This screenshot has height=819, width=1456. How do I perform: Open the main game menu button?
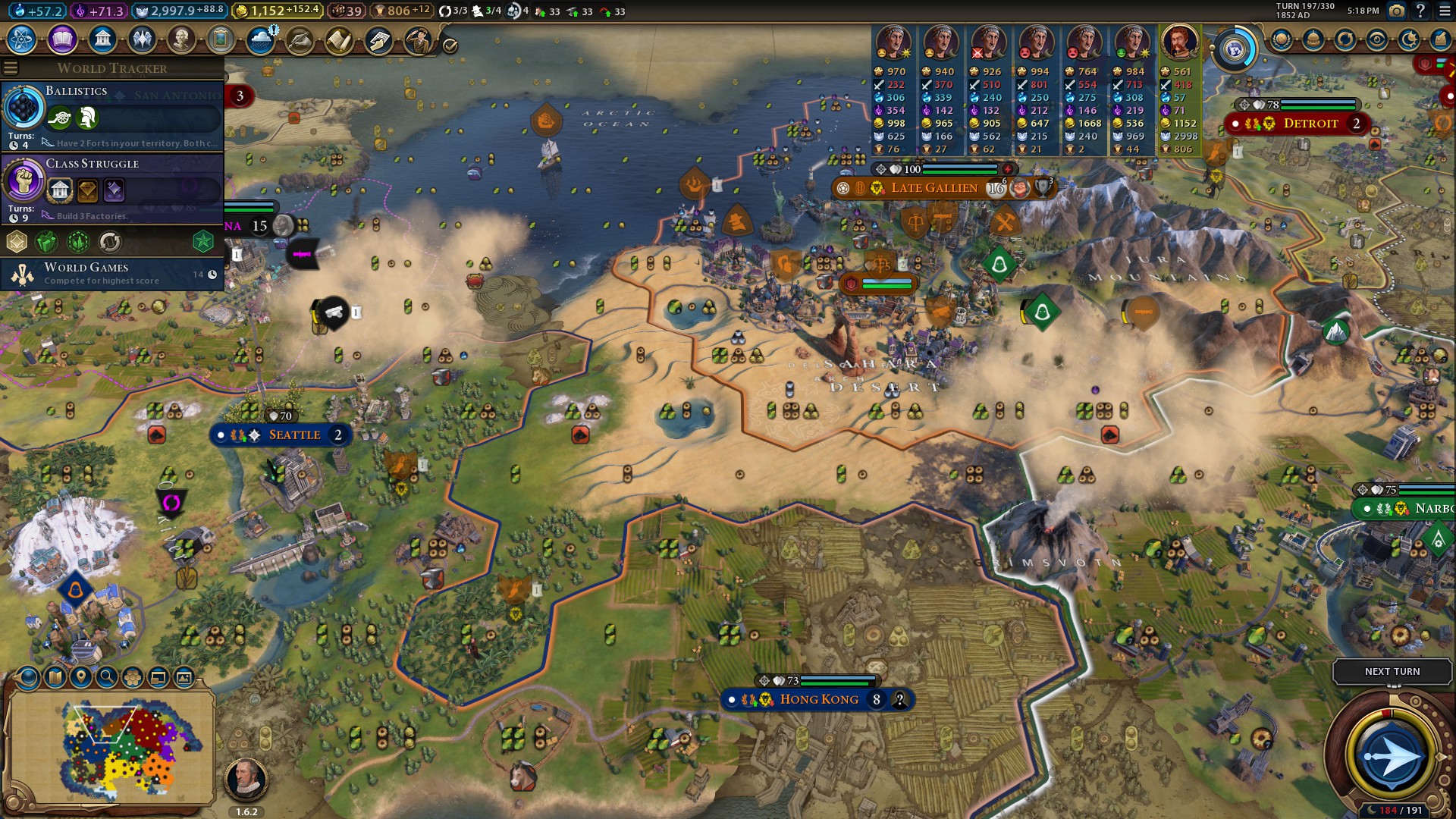point(1443,11)
